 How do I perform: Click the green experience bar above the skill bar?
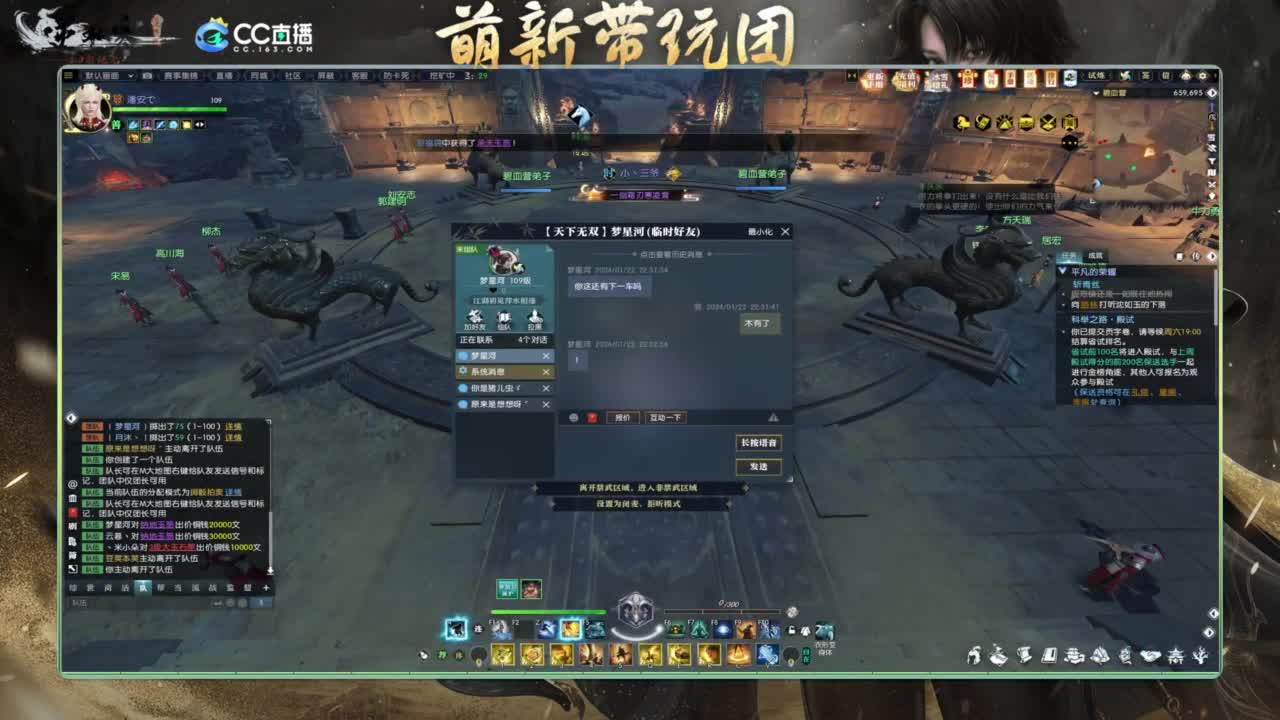pyautogui.click(x=548, y=611)
